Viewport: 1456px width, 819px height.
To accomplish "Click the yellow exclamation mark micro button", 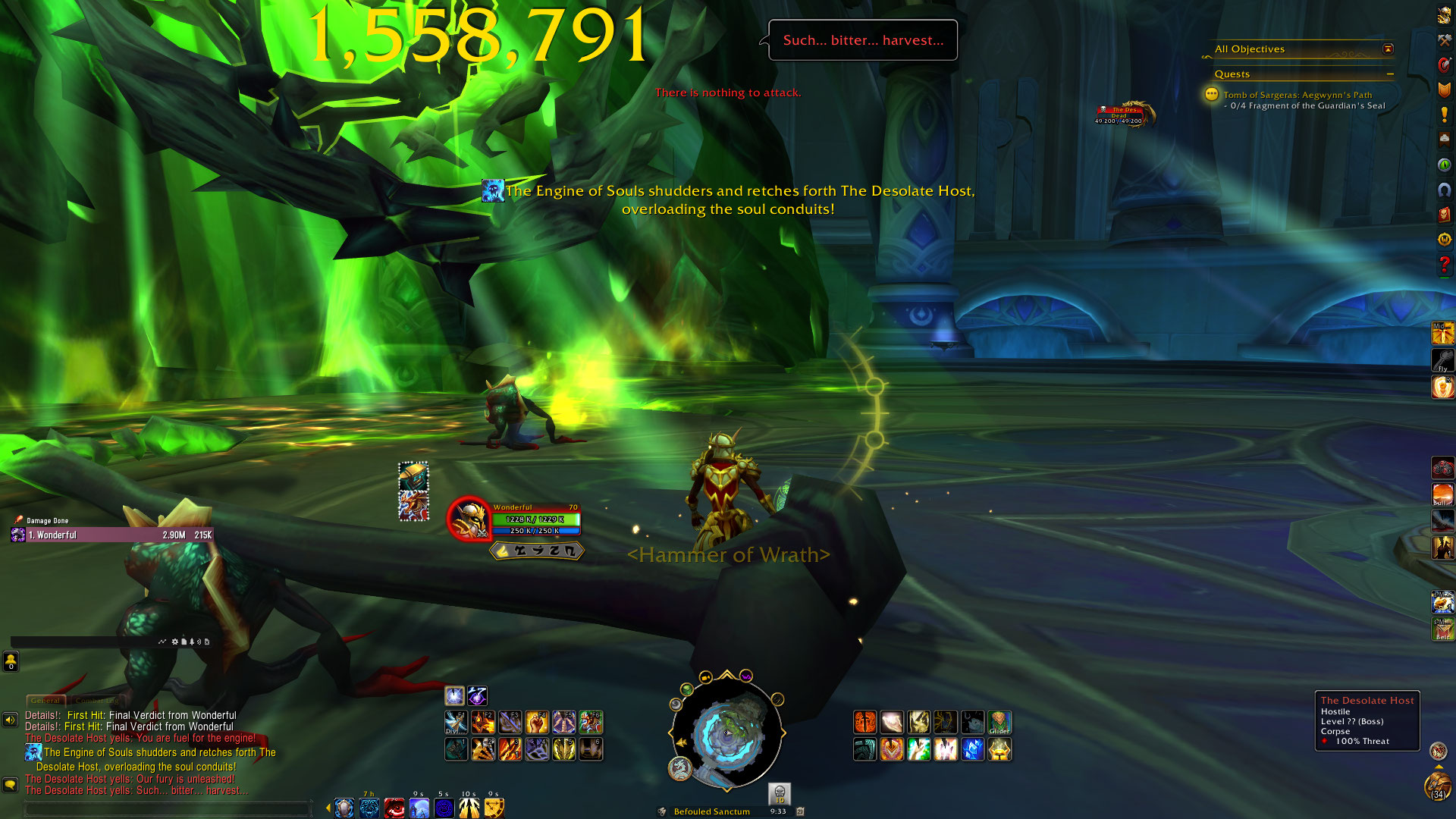I will [x=1444, y=115].
